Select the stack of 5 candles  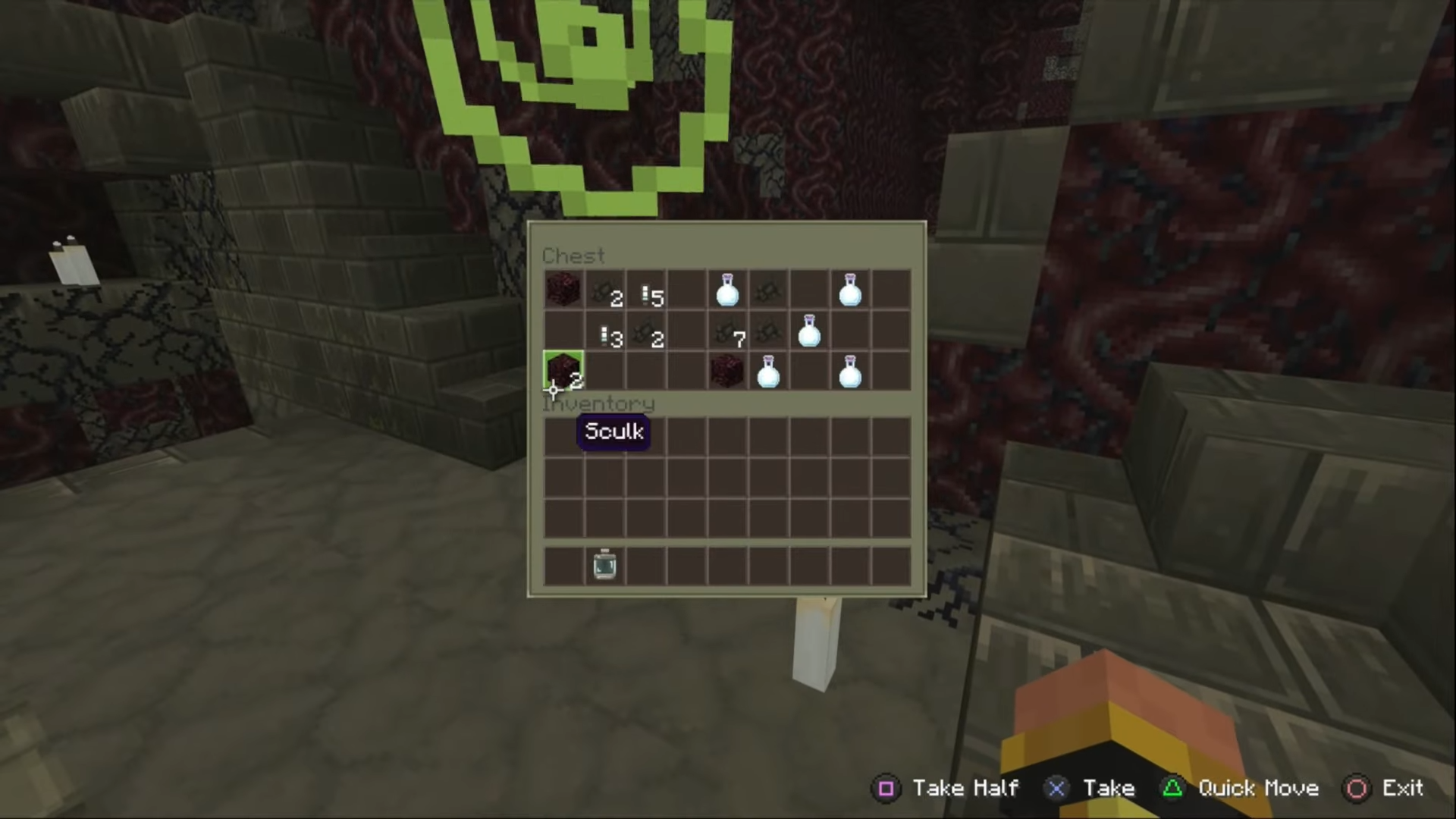[x=645, y=290]
